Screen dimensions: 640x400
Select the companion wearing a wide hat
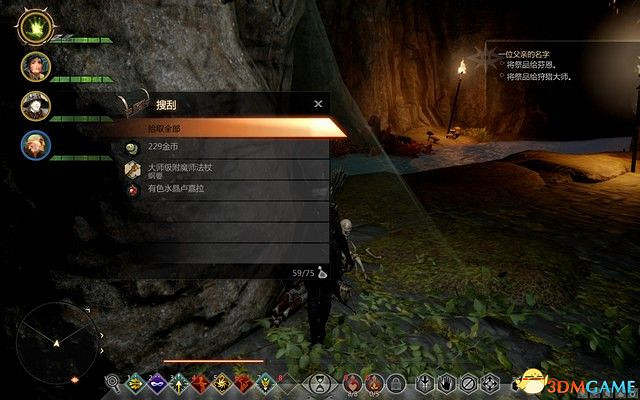[36, 105]
